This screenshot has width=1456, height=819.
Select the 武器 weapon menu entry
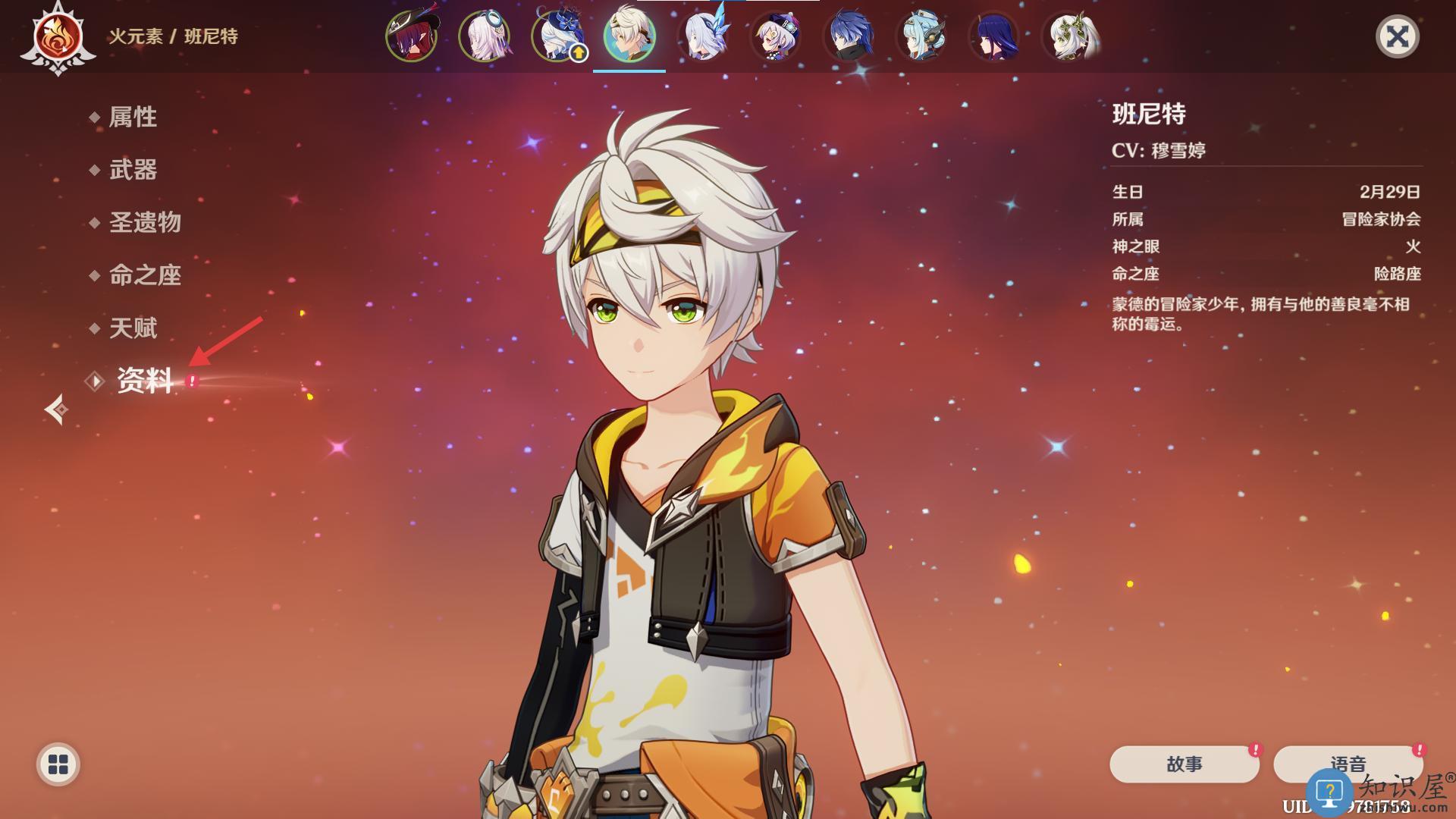point(133,170)
